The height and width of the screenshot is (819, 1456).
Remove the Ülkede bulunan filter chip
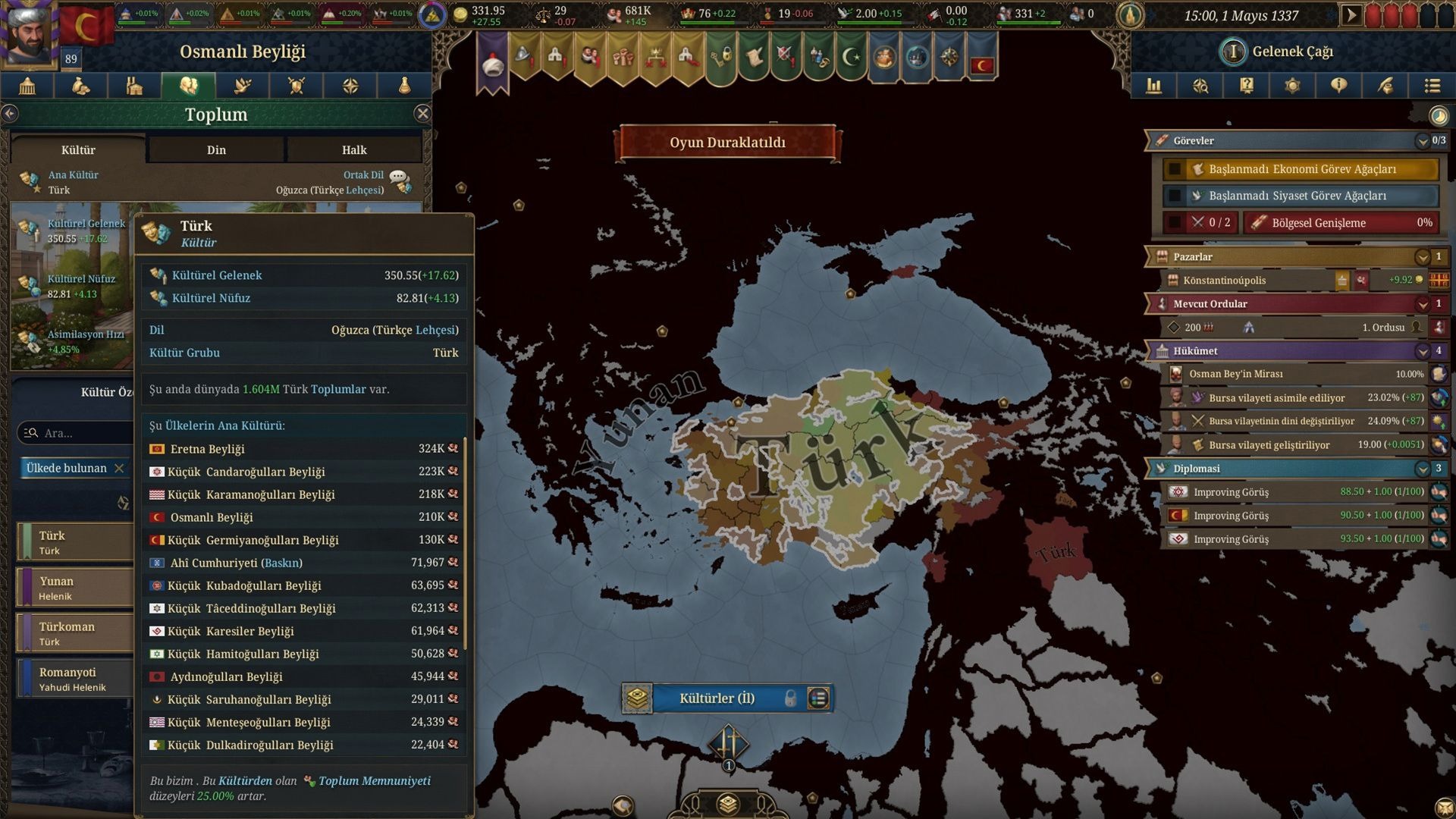click(119, 468)
